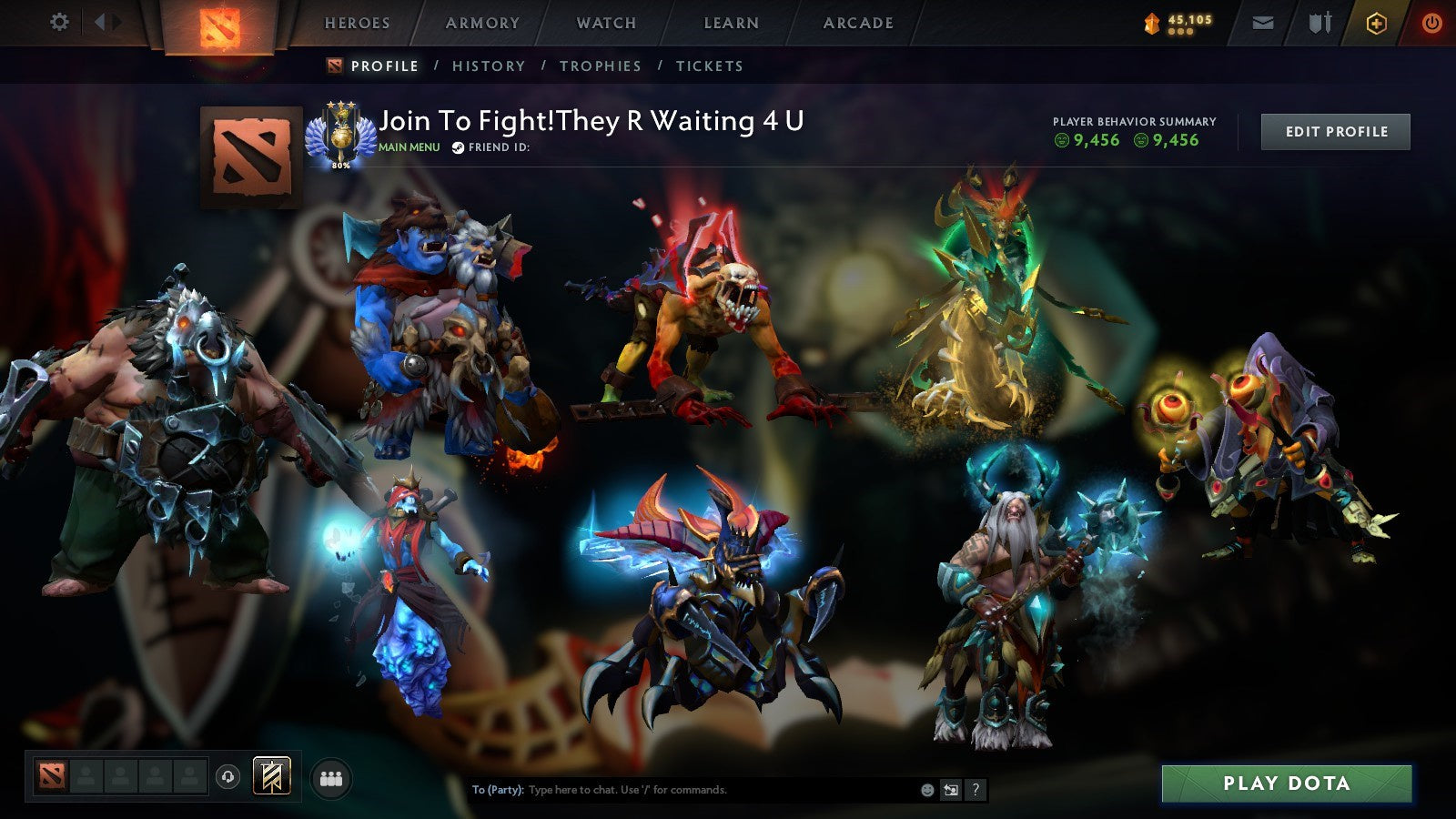Click the chat help question mark icon
The image size is (1456, 819).
point(975,791)
